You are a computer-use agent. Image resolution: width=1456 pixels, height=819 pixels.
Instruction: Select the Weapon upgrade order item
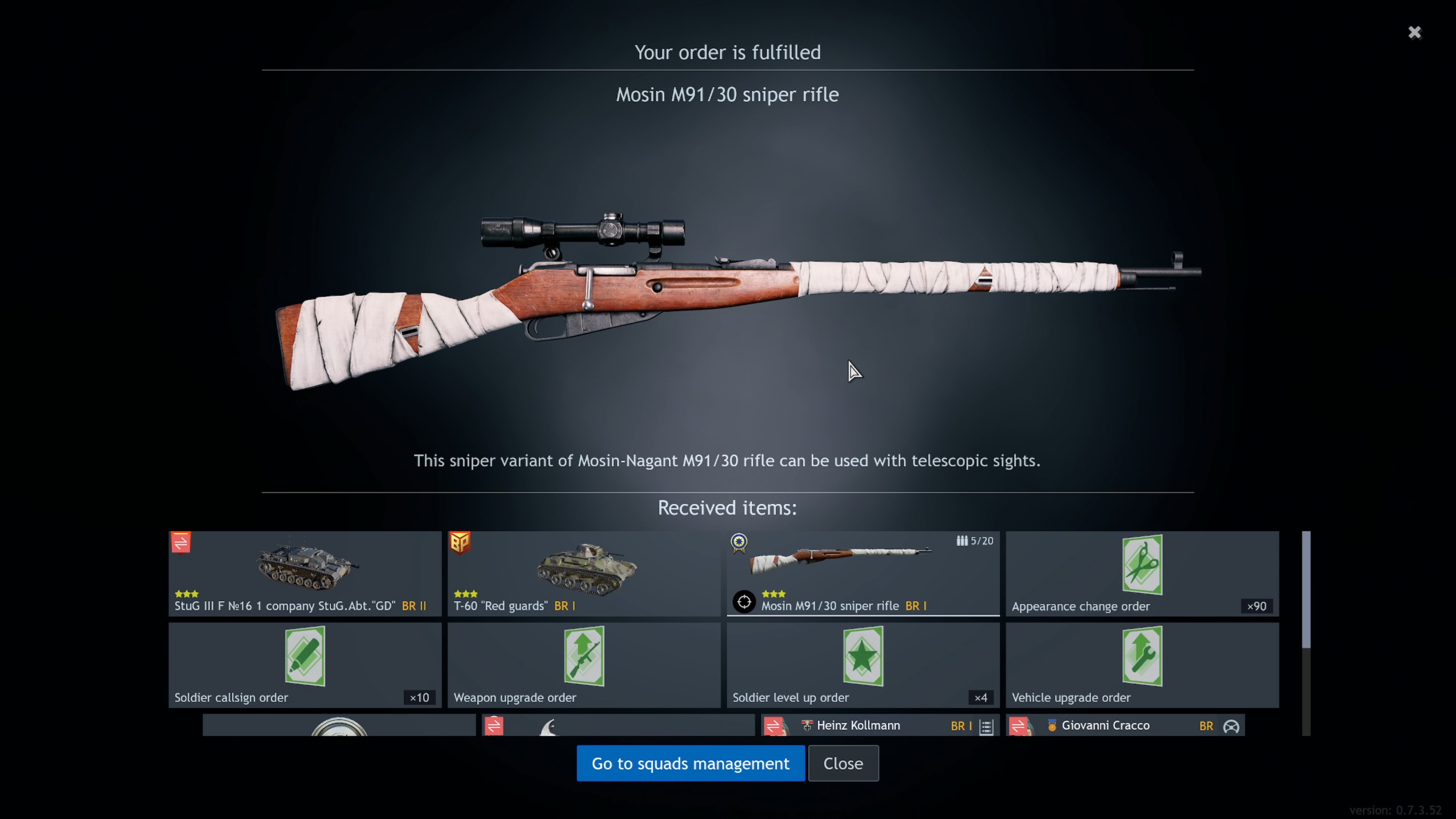point(584,665)
